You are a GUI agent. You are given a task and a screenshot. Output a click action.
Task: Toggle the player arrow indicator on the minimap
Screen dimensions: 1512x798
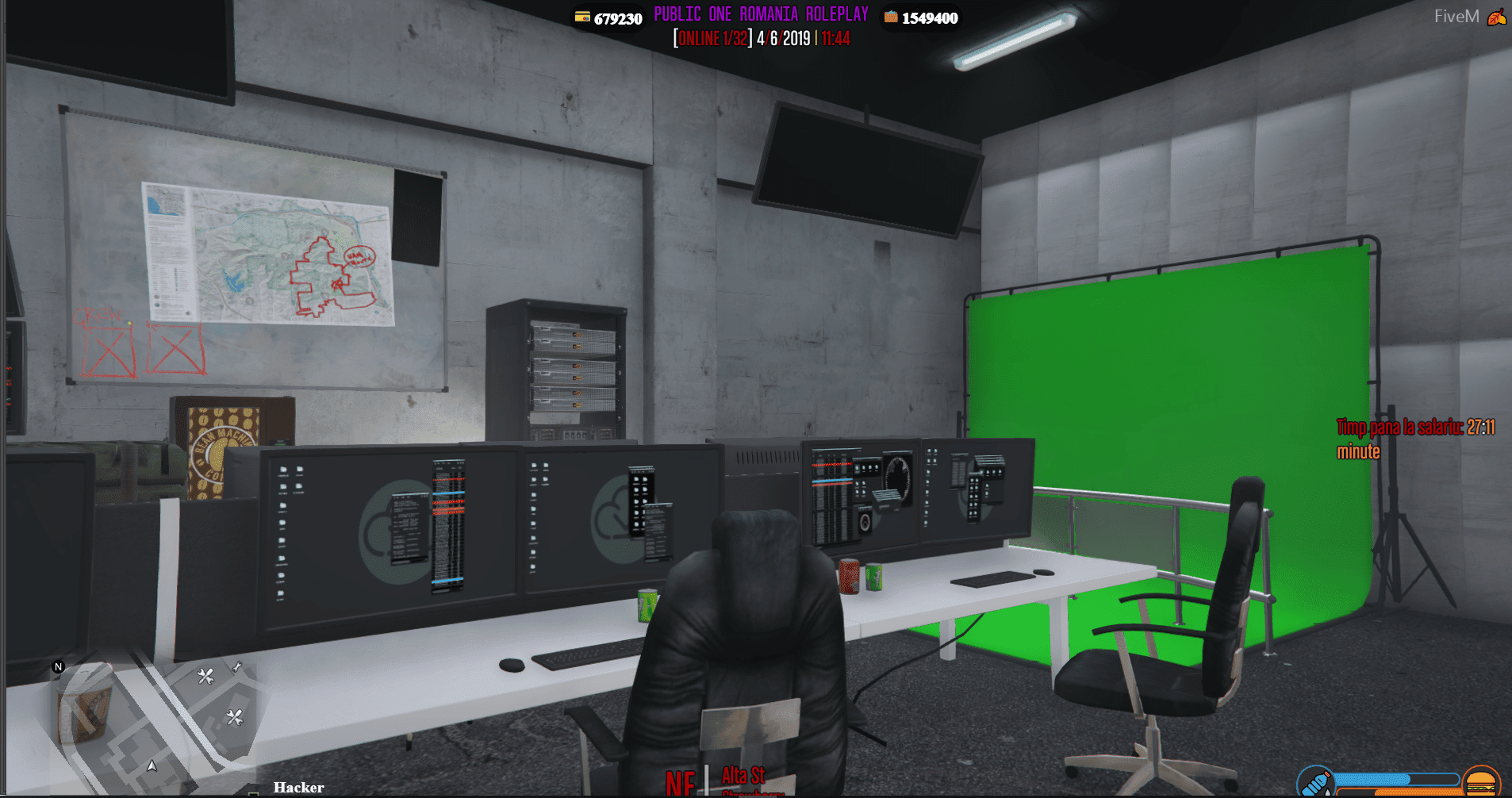click(152, 766)
